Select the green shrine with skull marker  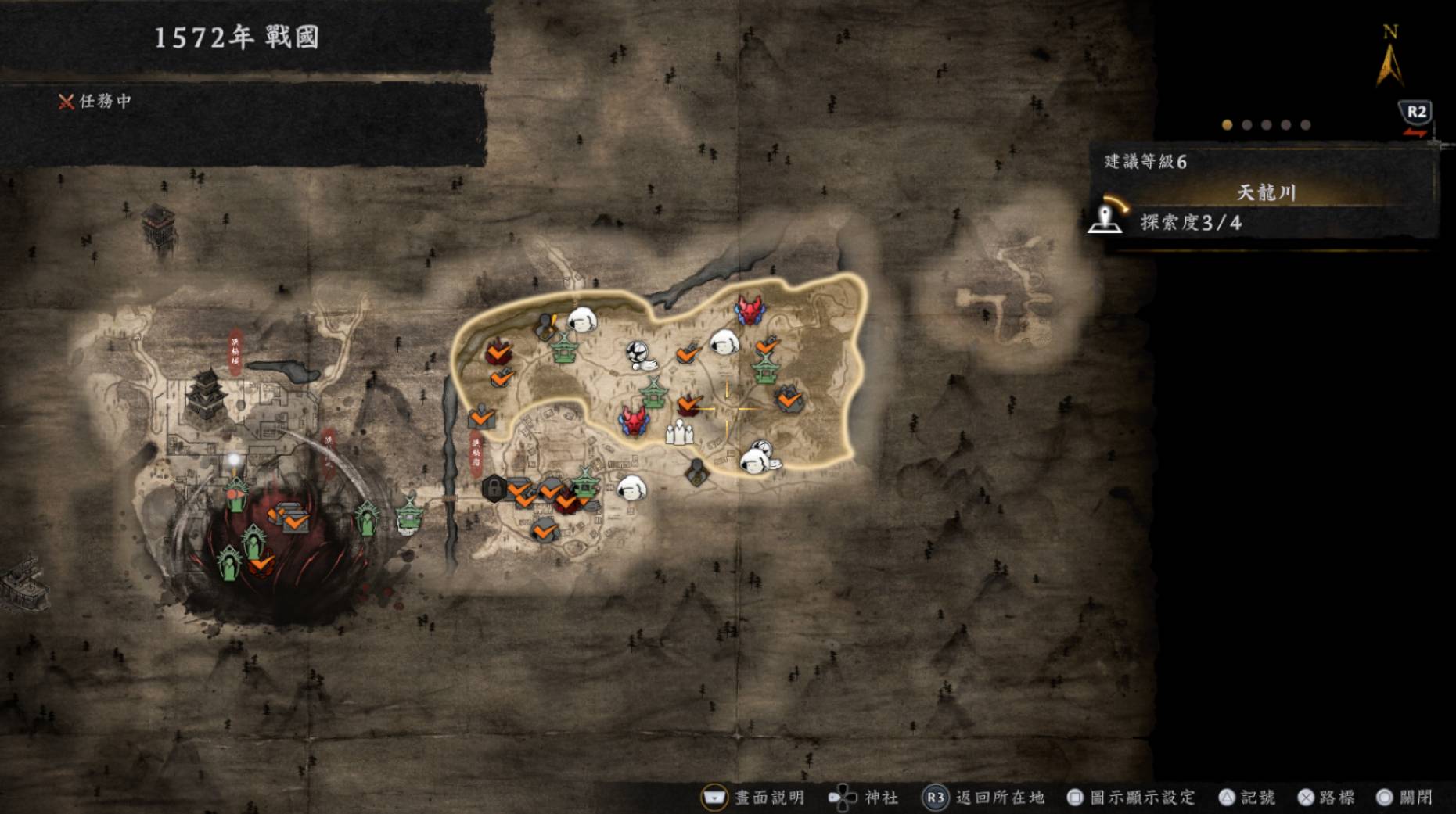point(408,516)
